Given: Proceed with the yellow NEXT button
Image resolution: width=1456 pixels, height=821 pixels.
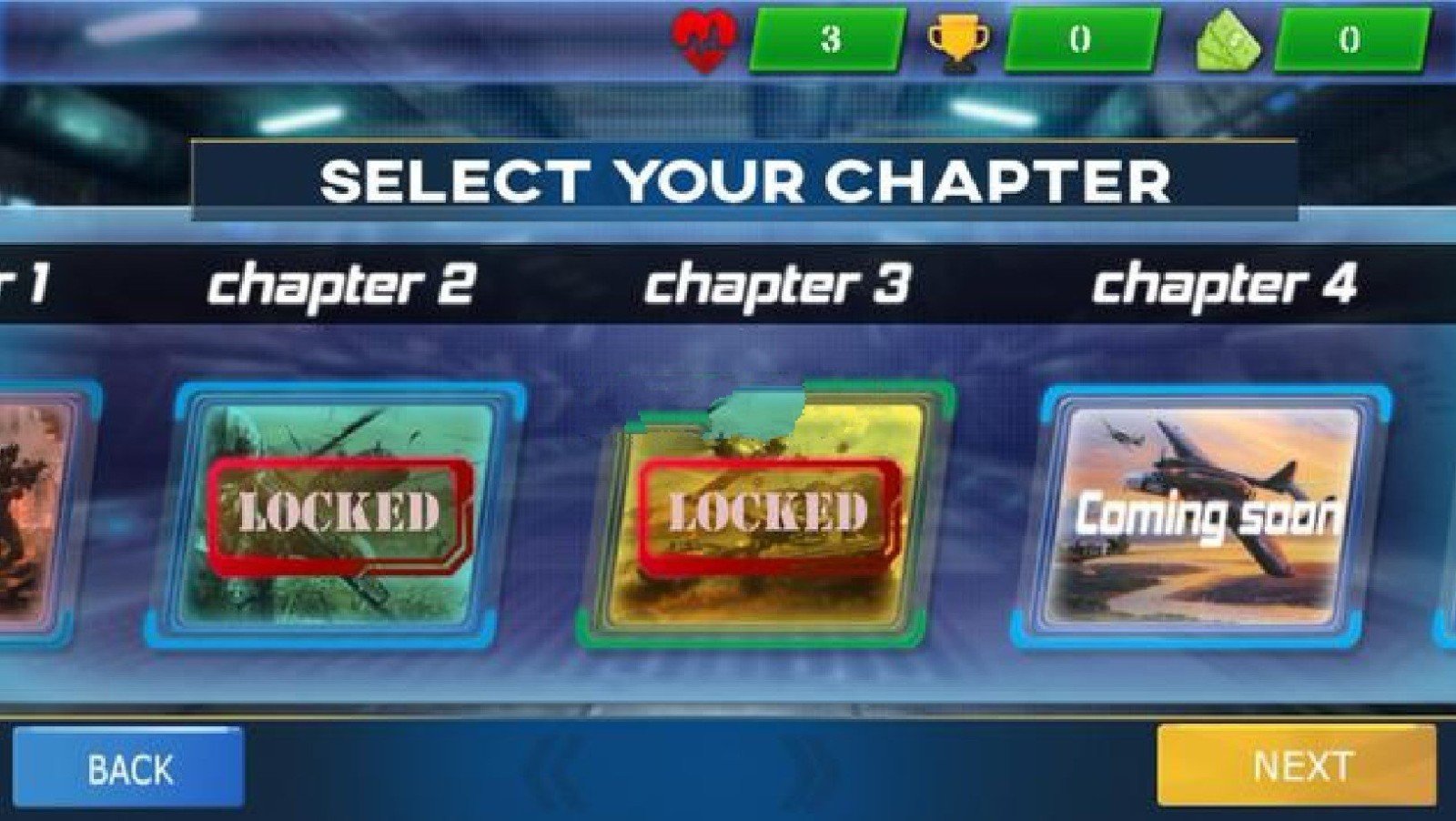Looking at the screenshot, I should [1297, 765].
